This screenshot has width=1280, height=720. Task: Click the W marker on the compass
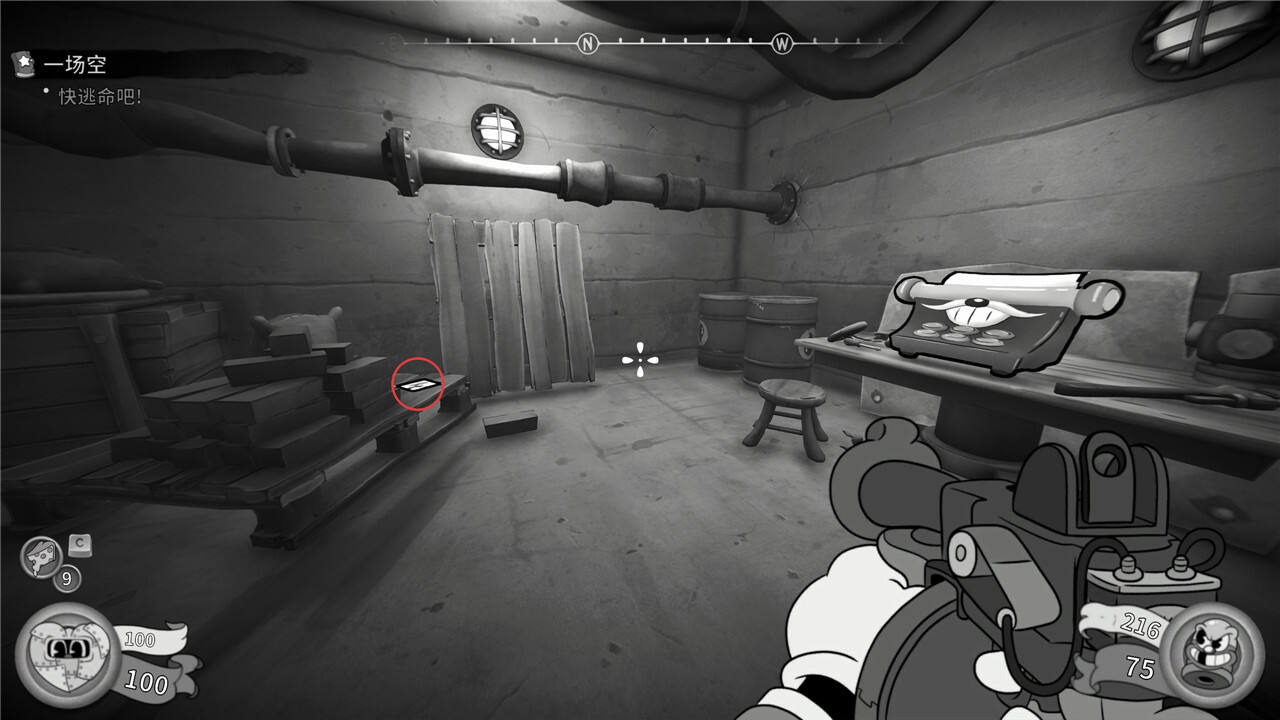(781, 43)
